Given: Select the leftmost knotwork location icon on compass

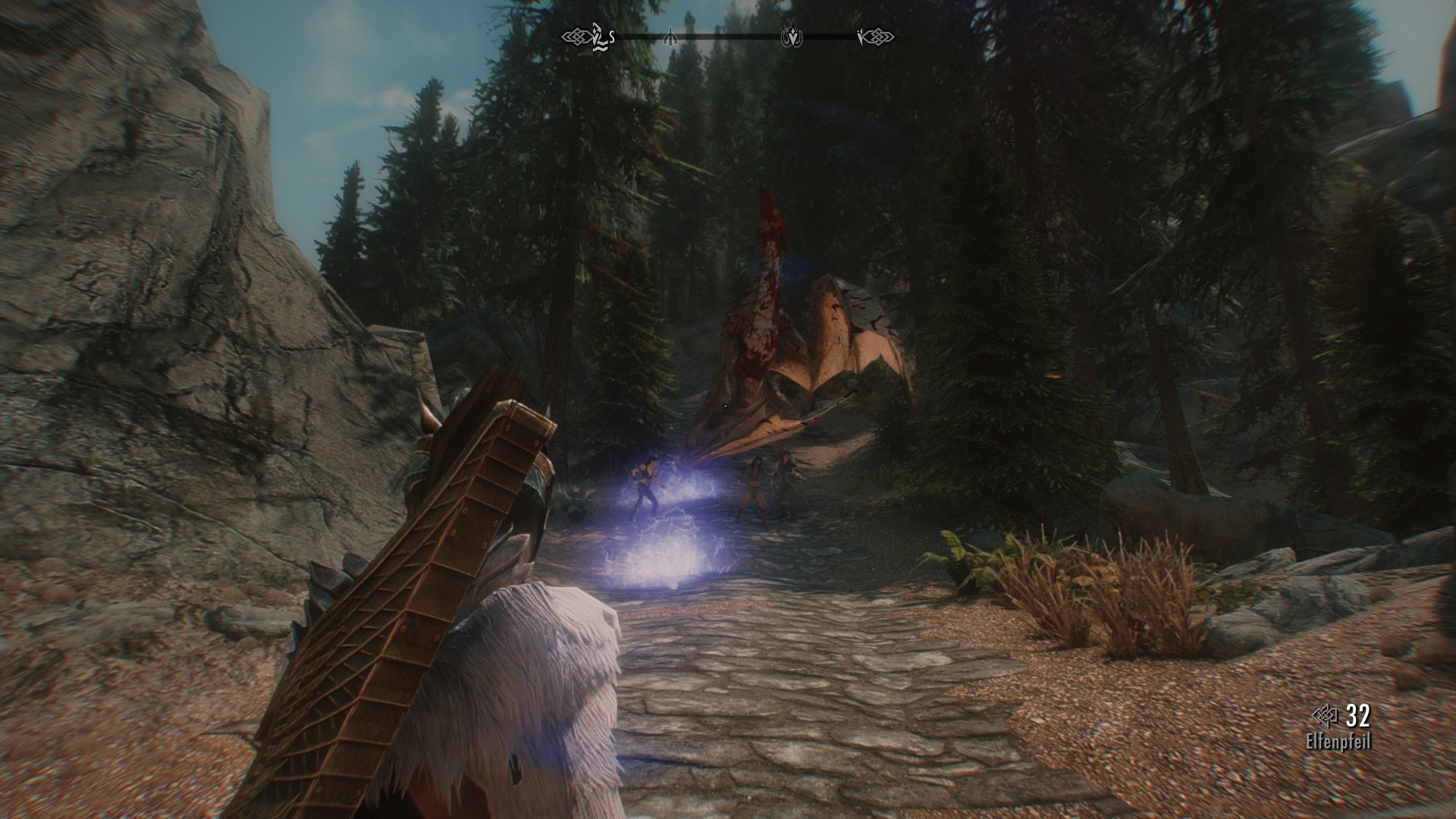Looking at the screenshot, I should (x=576, y=35).
